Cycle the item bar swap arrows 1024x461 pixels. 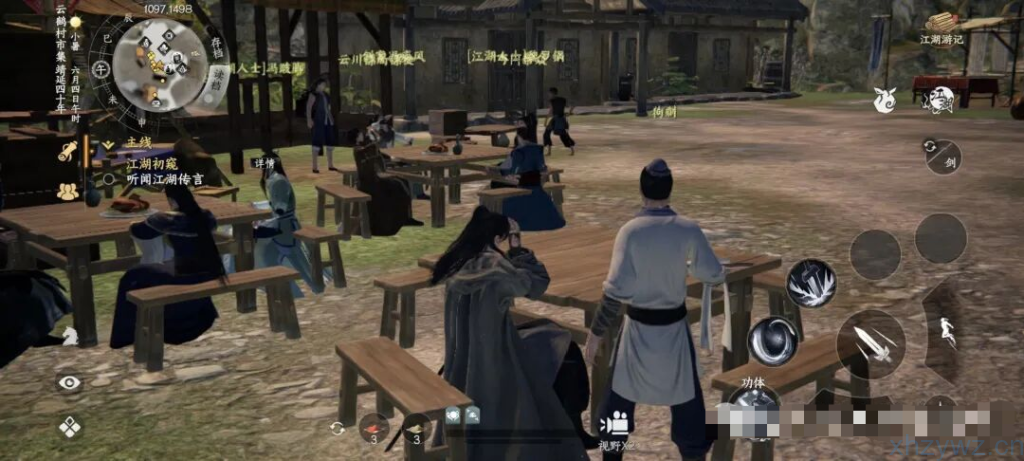point(338,428)
